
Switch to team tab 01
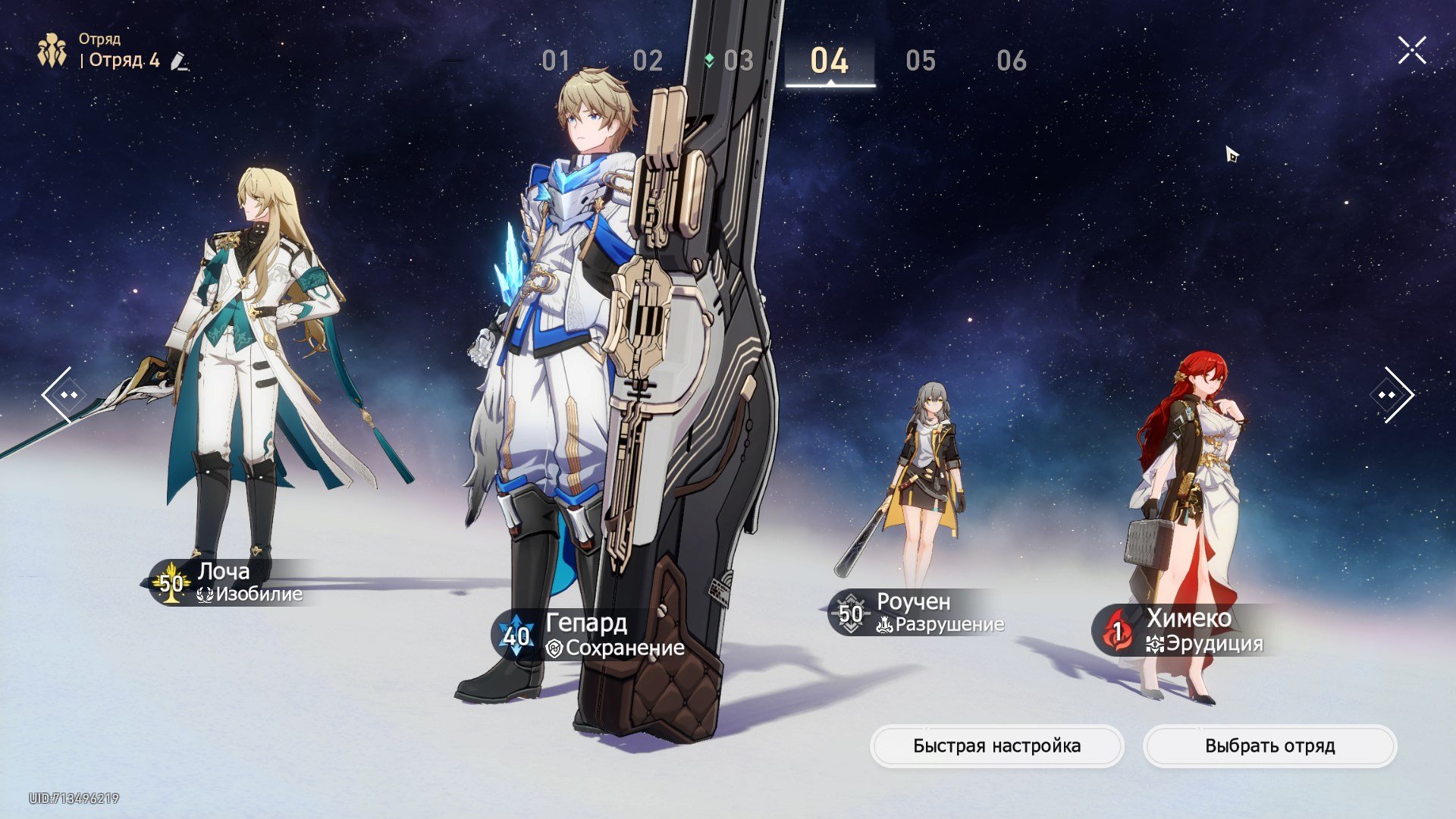pyautogui.click(x=556, y=61)
